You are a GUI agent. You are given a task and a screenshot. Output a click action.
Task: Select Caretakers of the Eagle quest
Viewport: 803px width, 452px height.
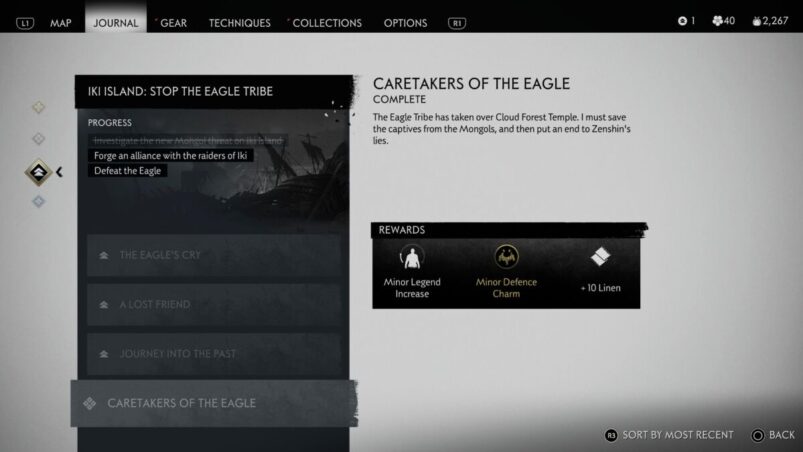click(x=213, y=403)
